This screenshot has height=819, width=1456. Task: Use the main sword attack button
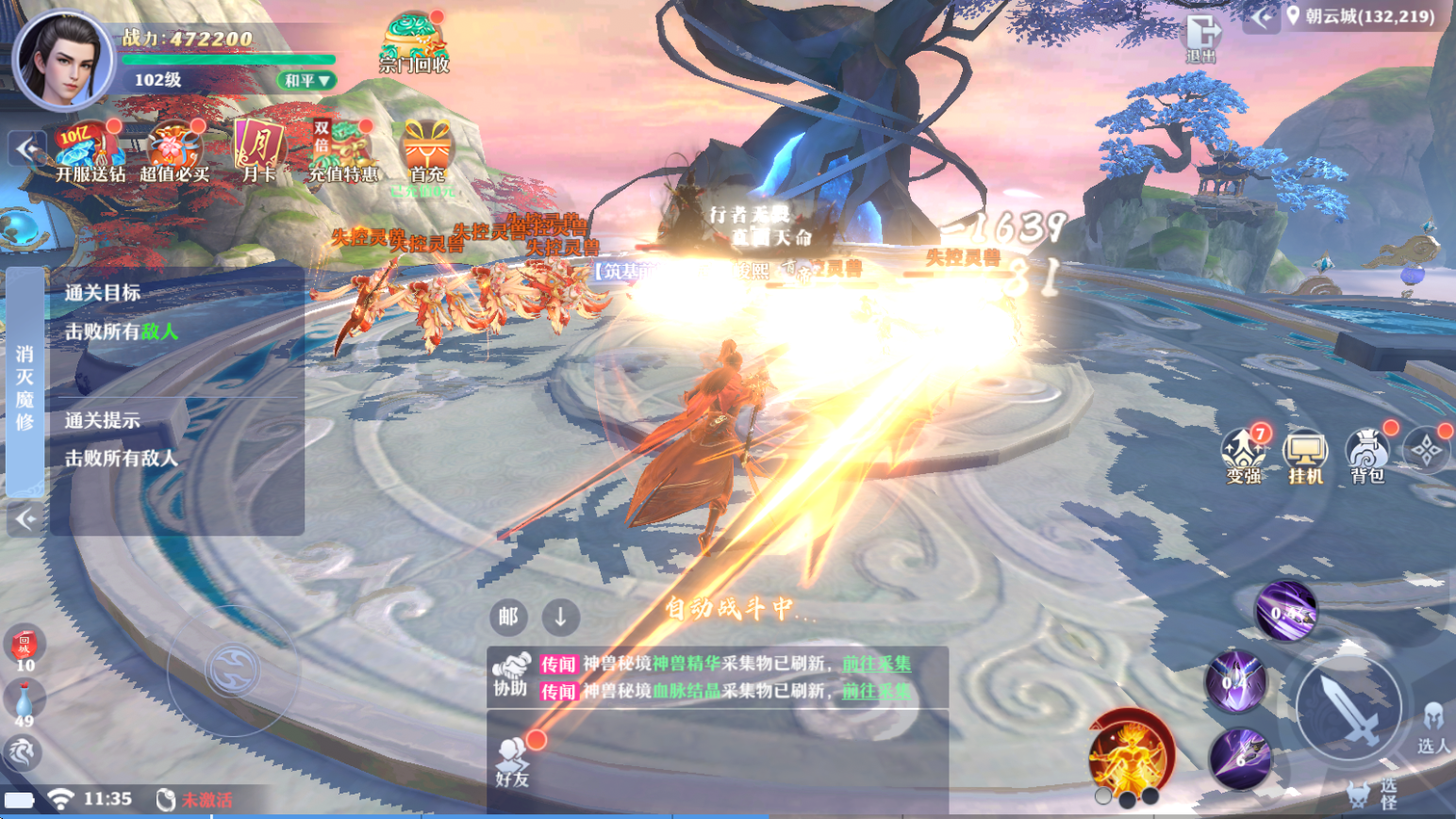pyautogui.click(x=1348, y=707)
